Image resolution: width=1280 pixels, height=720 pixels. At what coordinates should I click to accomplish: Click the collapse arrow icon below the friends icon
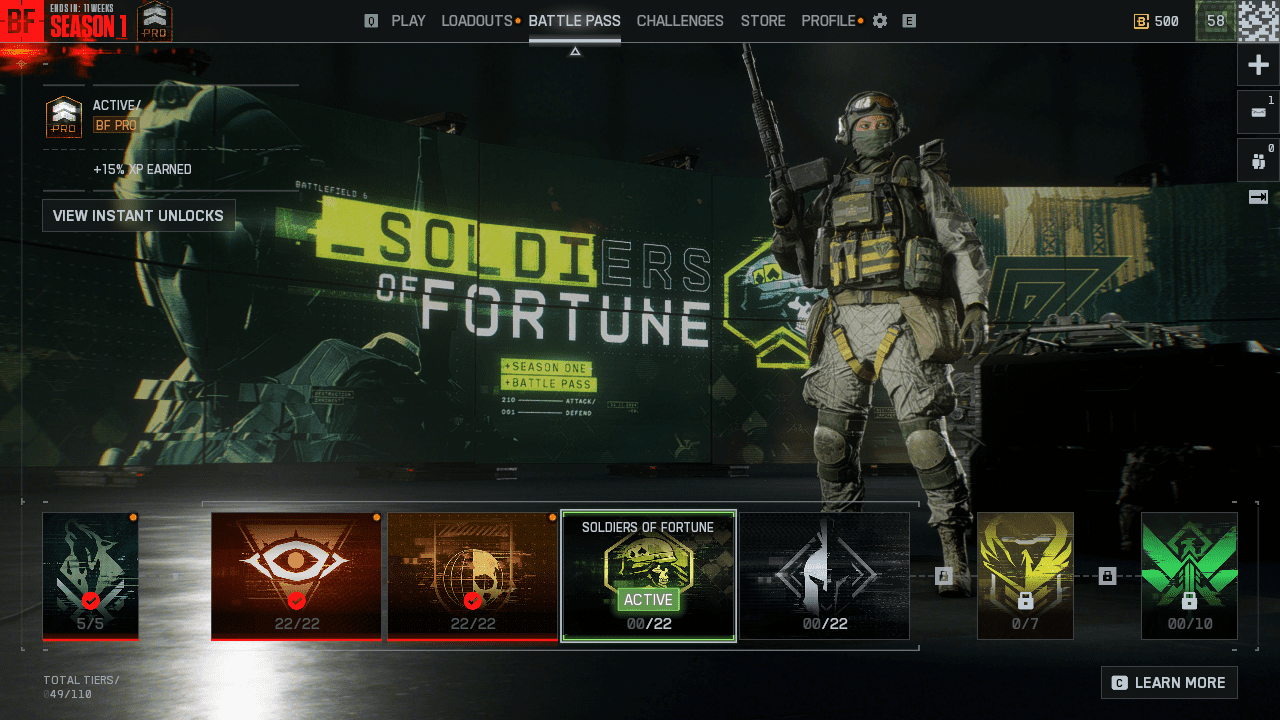[1258, 197]
